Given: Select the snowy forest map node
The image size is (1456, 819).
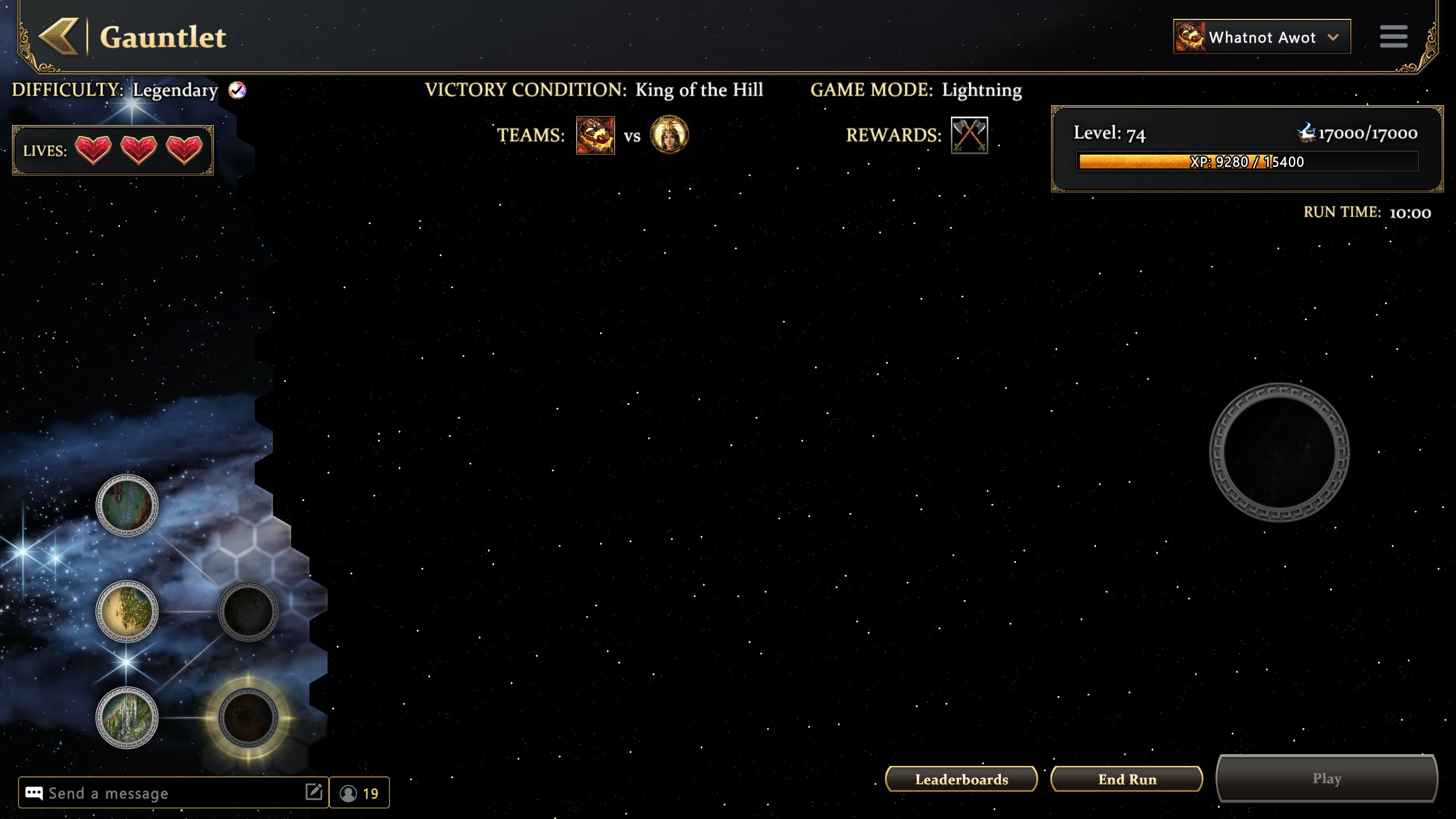Looking at the screenshot, I should [x=127, y=718].
